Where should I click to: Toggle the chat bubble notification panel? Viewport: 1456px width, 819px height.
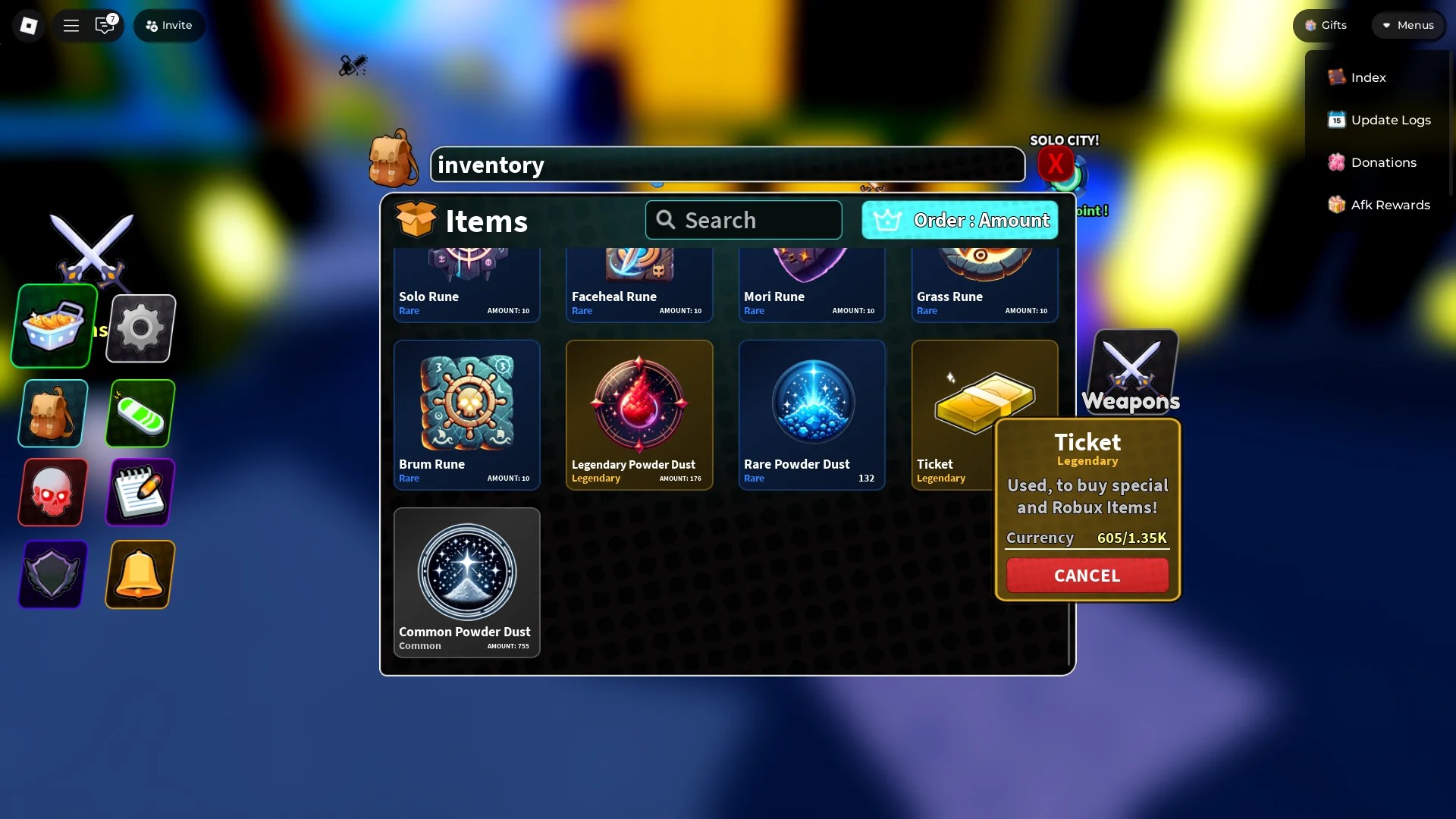pyautogui.click(x=105, y=25)
